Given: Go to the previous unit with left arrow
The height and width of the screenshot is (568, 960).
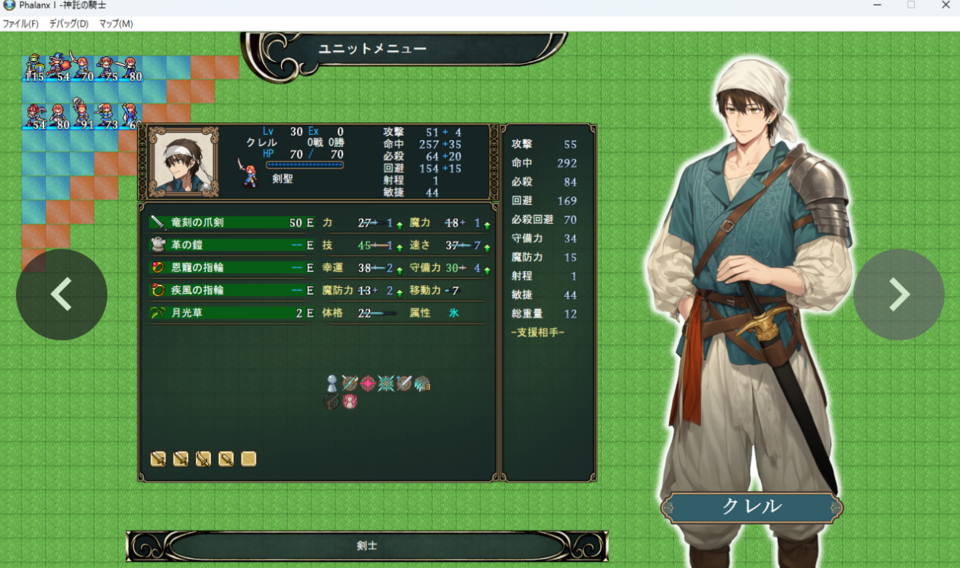Looking at the screenshot, I should point(61,294).
